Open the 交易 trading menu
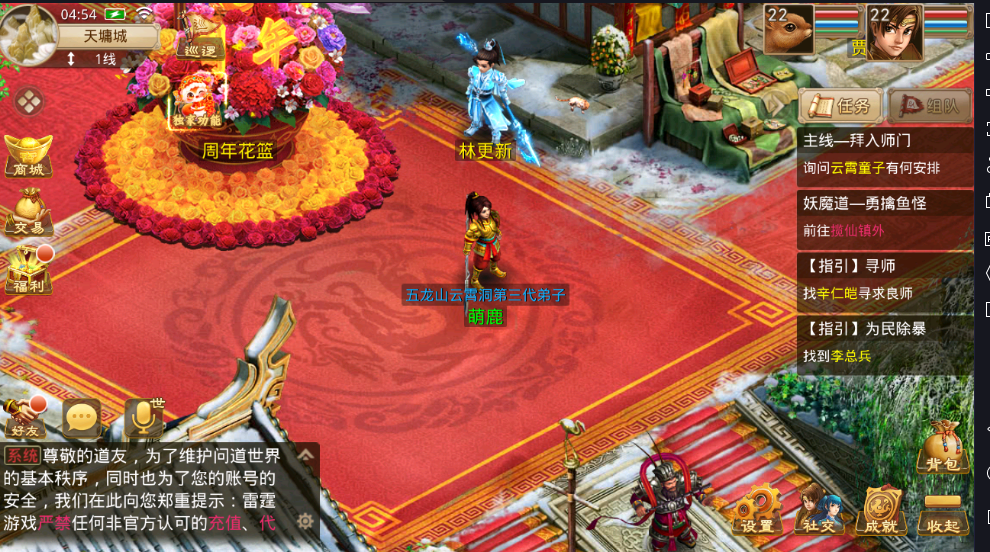The image size is (990, 552). [29, 213]
